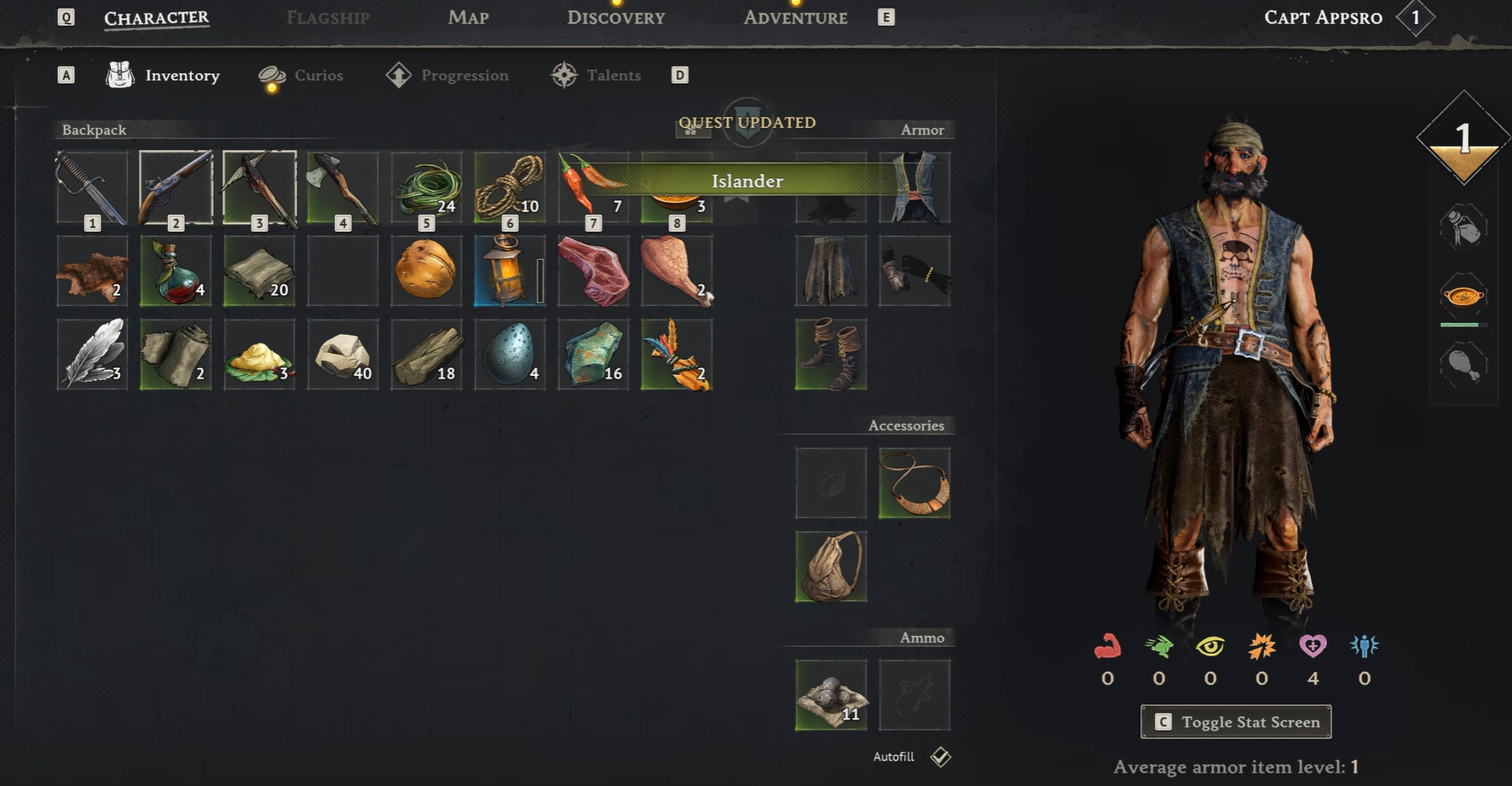Select the blue speckled egg stack
Image resolution: width=1512 pixels, height=786 pixels.
click(x=510, y=355)
